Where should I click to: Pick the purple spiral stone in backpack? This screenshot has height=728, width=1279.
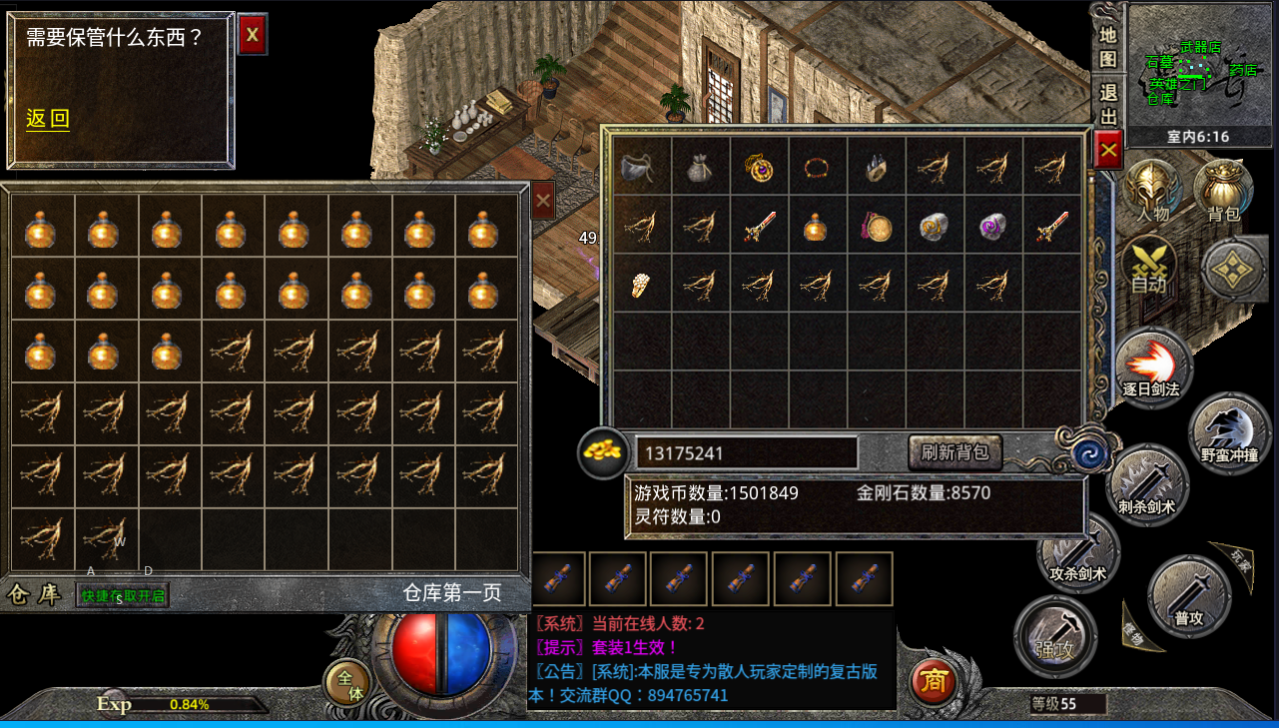click(x=993, y=227)
